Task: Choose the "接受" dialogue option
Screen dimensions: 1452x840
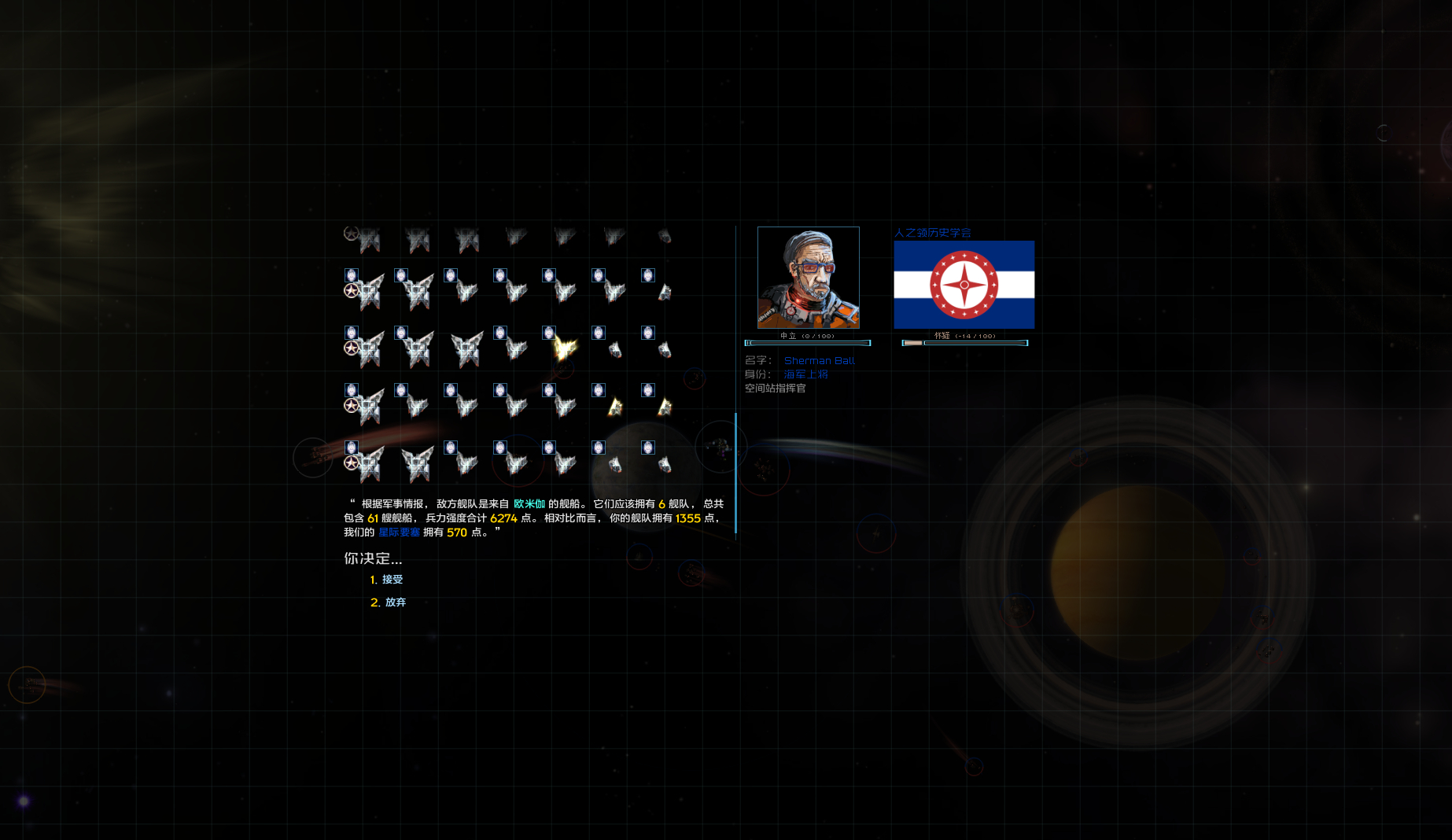Action: (392, 580)
